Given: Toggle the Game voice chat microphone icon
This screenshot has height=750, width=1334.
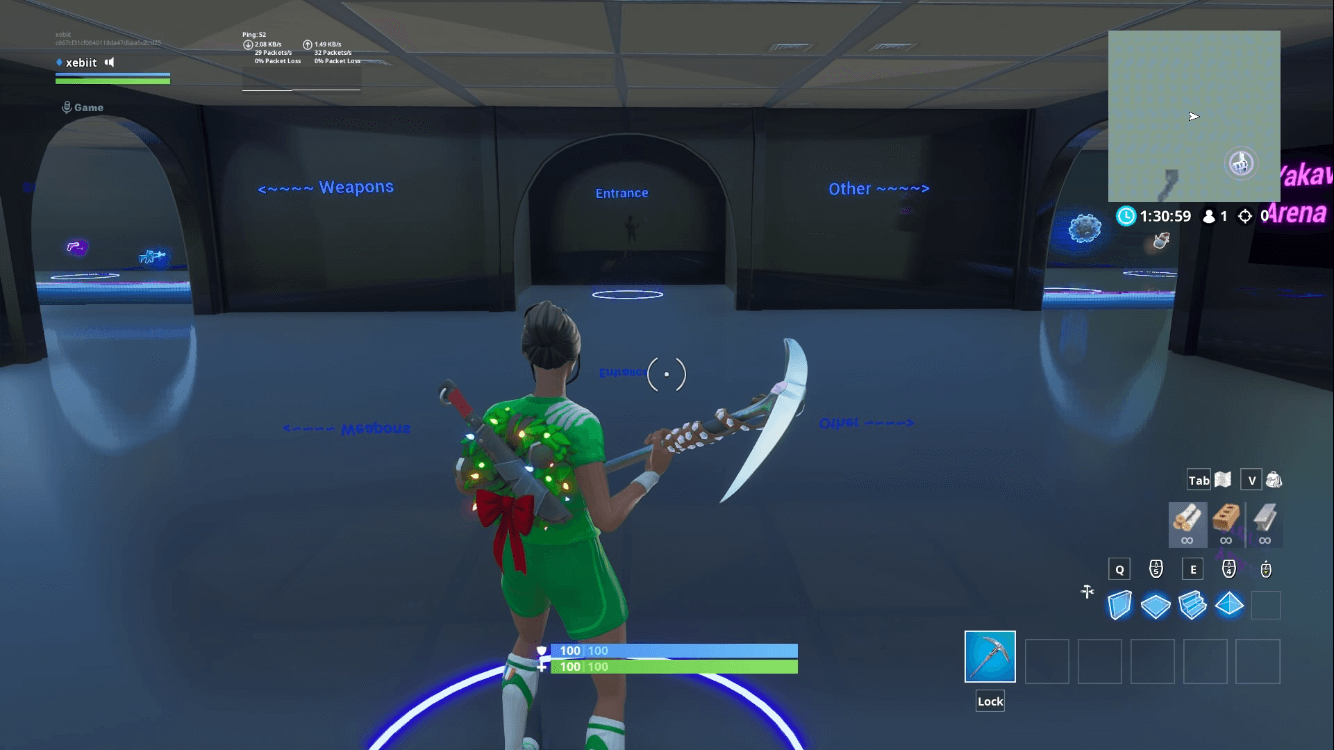Looking at the screenshot, I should pos(67,106).
